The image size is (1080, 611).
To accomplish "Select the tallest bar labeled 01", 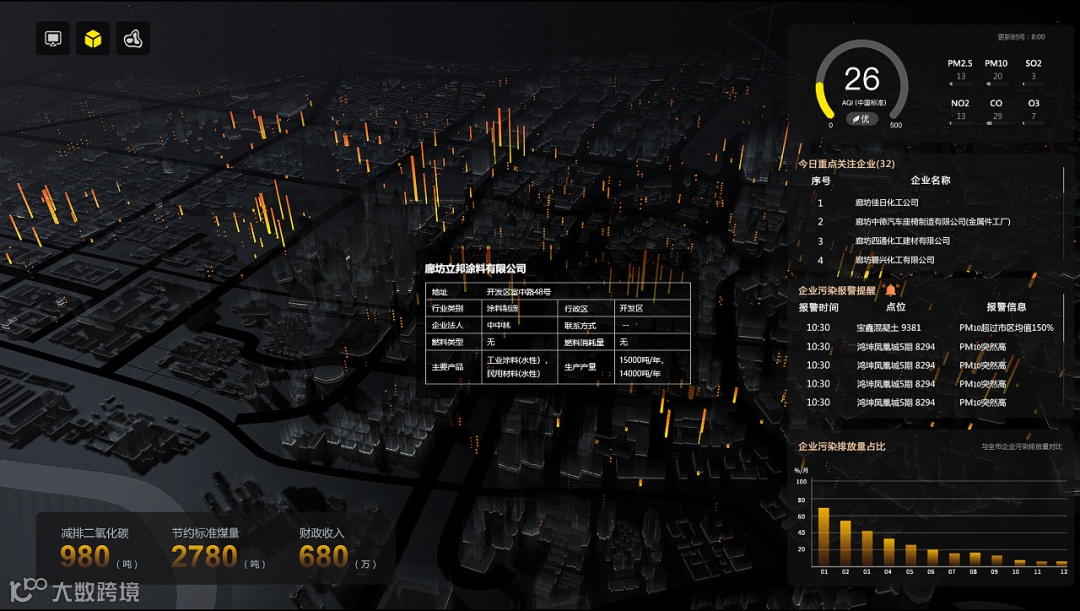I will click(824, 537).
